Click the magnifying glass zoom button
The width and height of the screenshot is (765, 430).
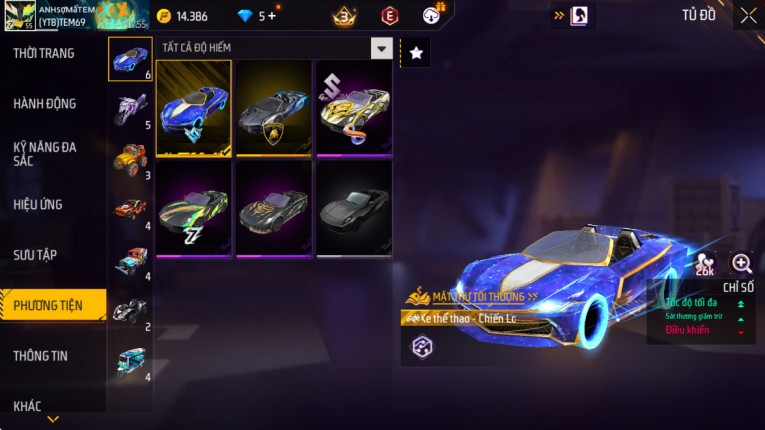[742, 263]
